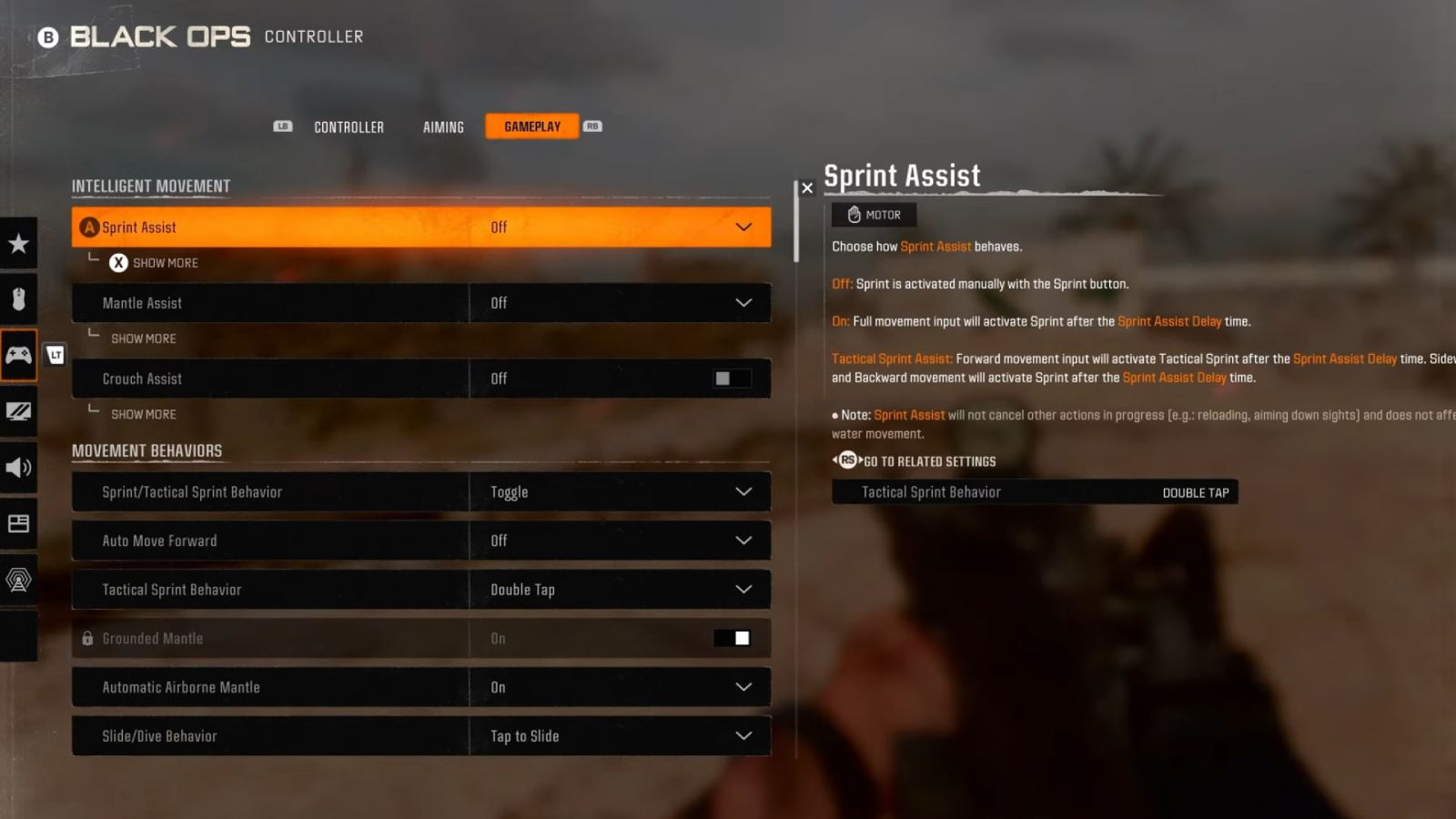This screenshot has height=819, width=1456.
Task: Select the star favorites icon in sidebar
Action: (x=19, y=243)
